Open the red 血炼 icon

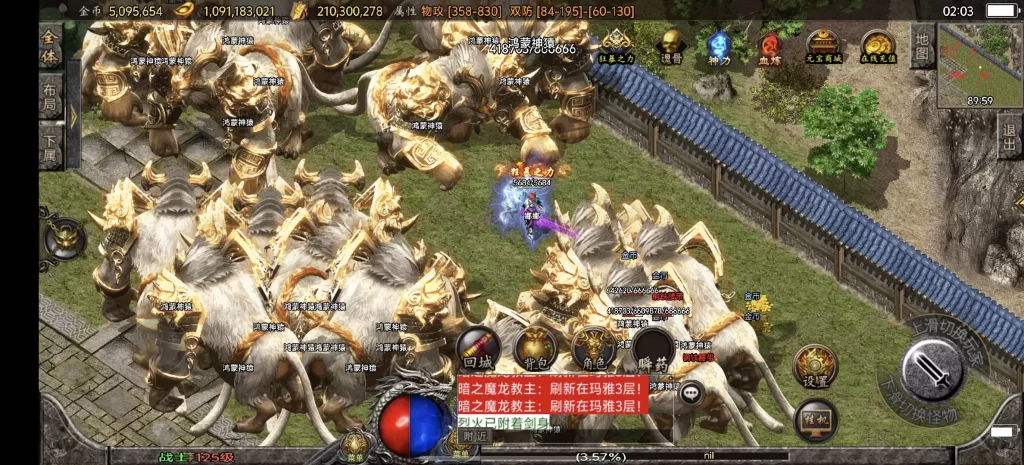(769, 47)
